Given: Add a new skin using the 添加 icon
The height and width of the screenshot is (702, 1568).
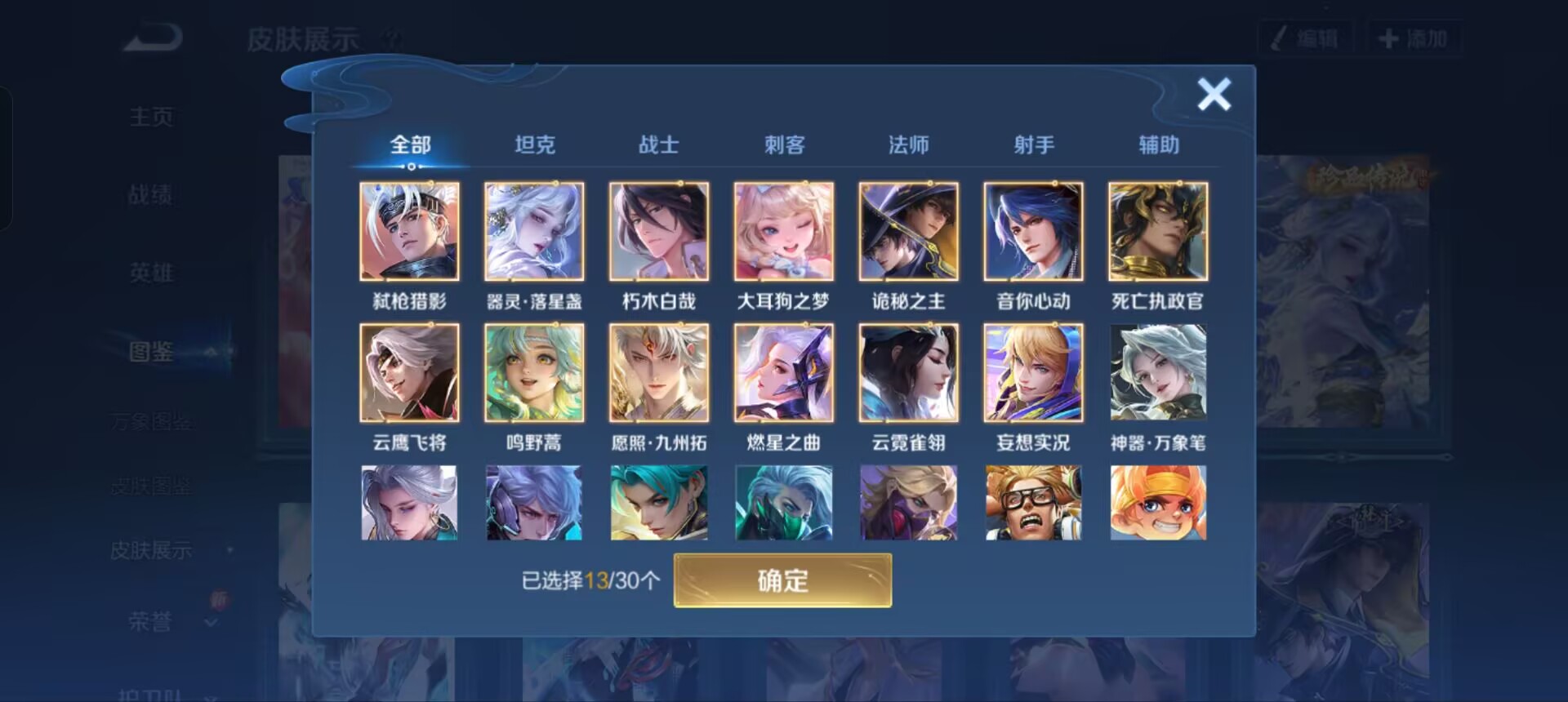Looking at the screenshot, I should point(1415,36).
